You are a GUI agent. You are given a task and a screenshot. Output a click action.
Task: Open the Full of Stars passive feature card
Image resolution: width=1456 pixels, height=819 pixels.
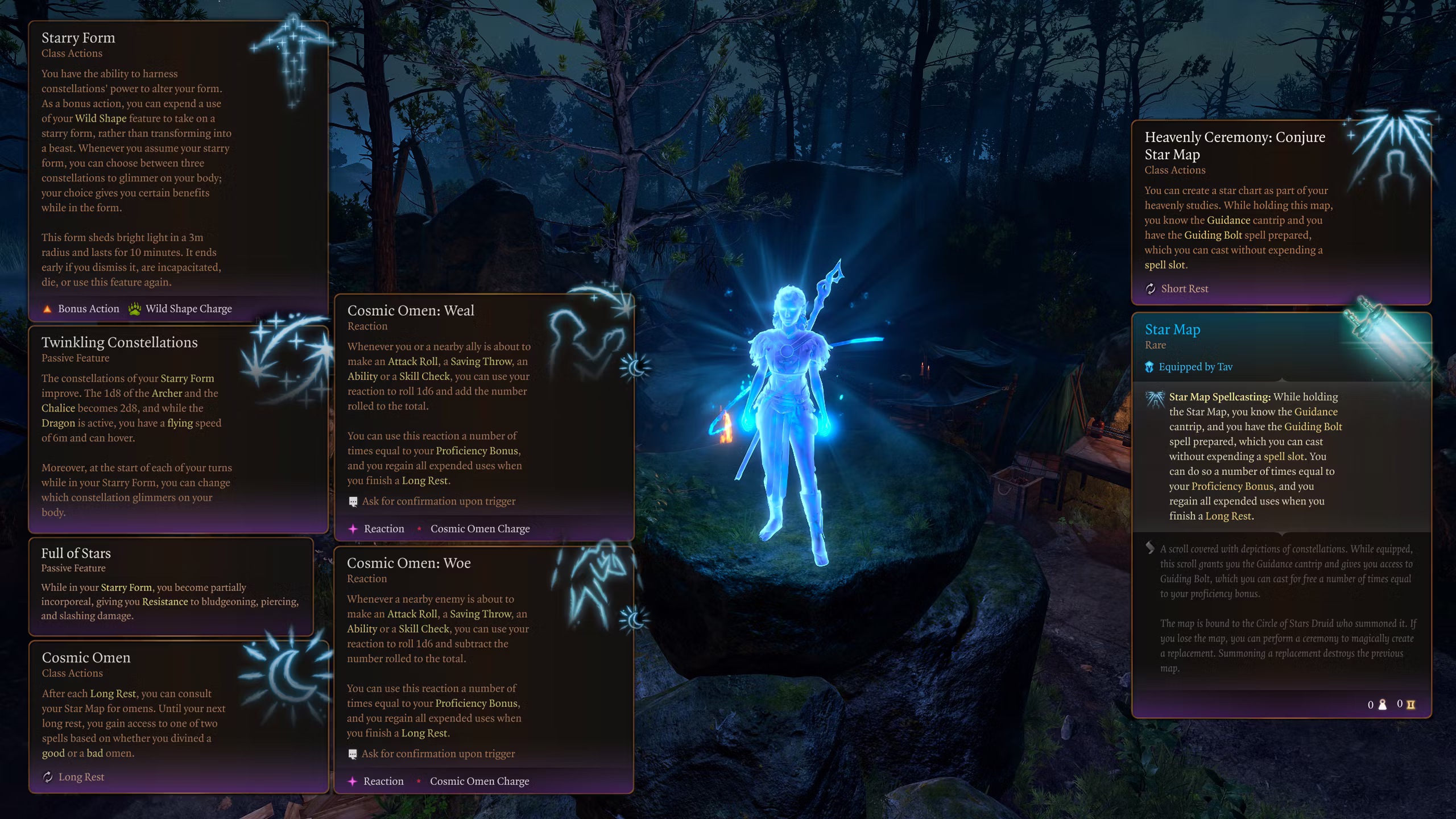[171, 586]
